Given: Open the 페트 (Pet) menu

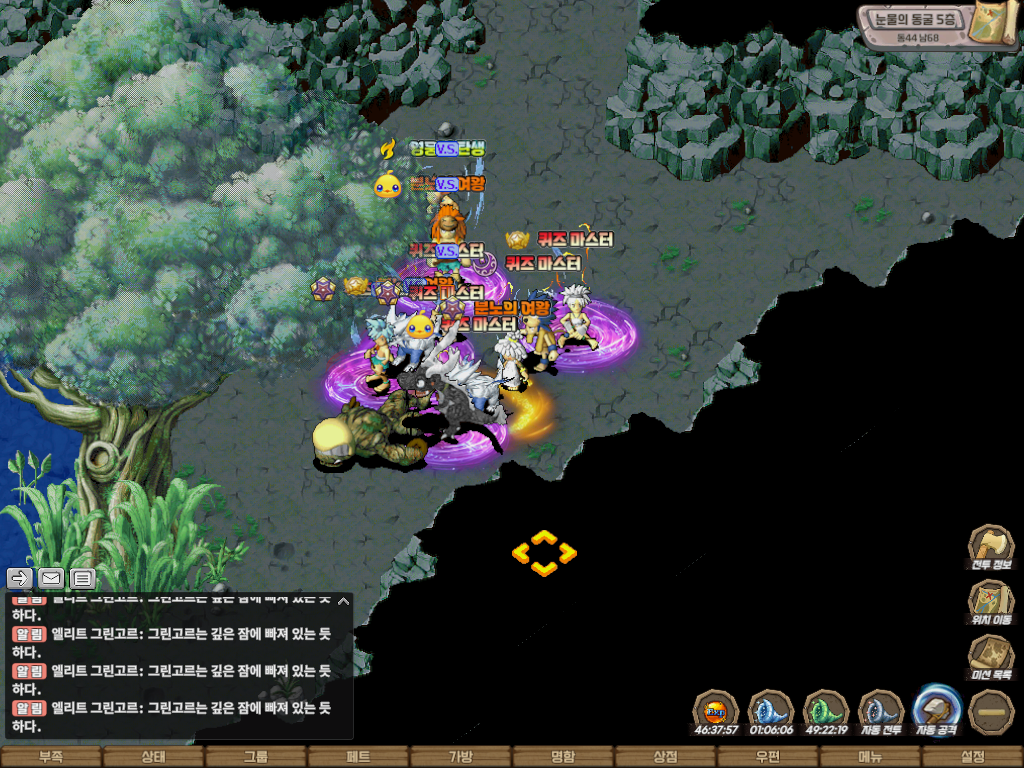Looking at the screenshot, I should (358, 757).
